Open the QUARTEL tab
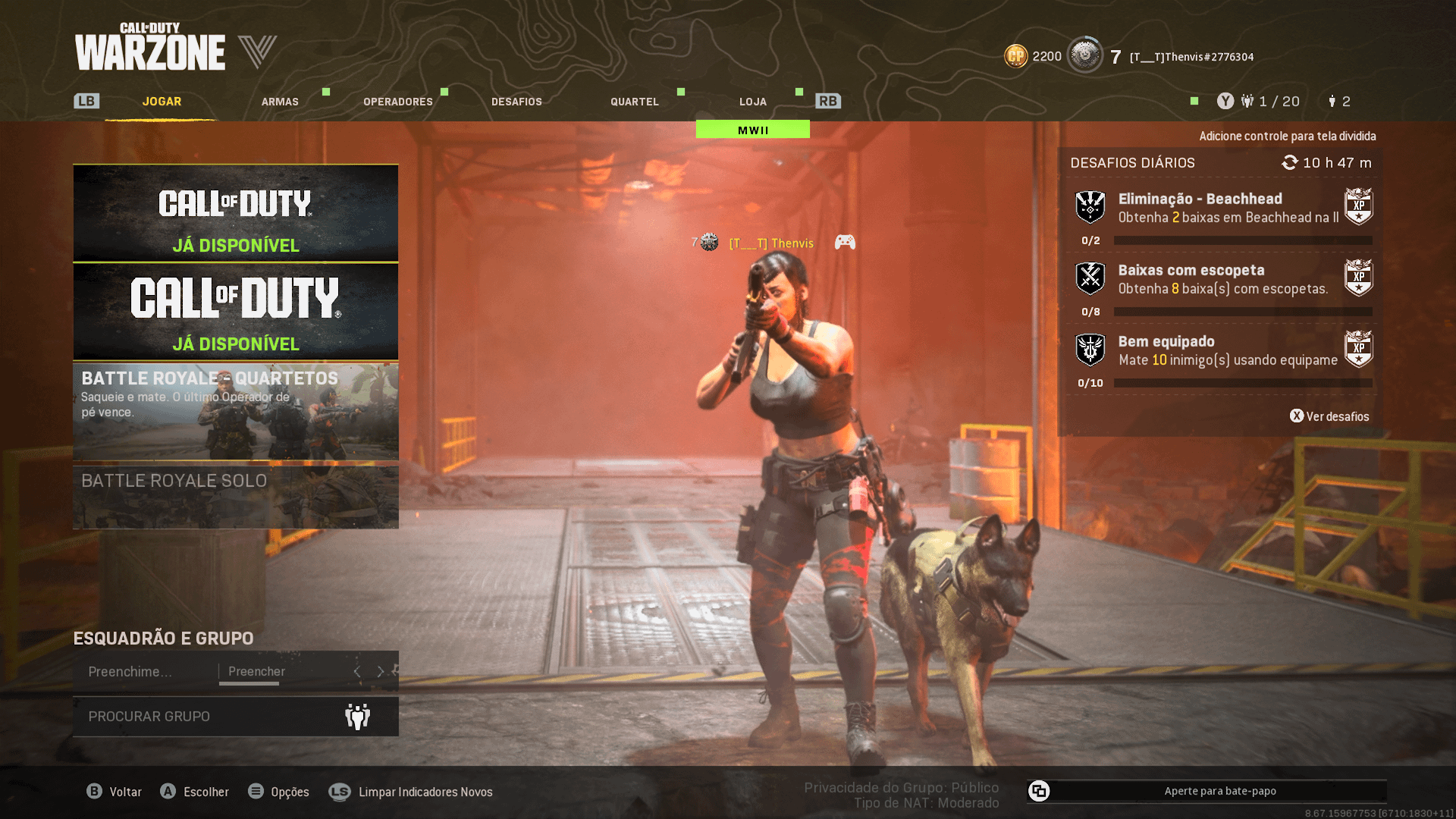Screen dimensions: 1456x819 [635, 102]
